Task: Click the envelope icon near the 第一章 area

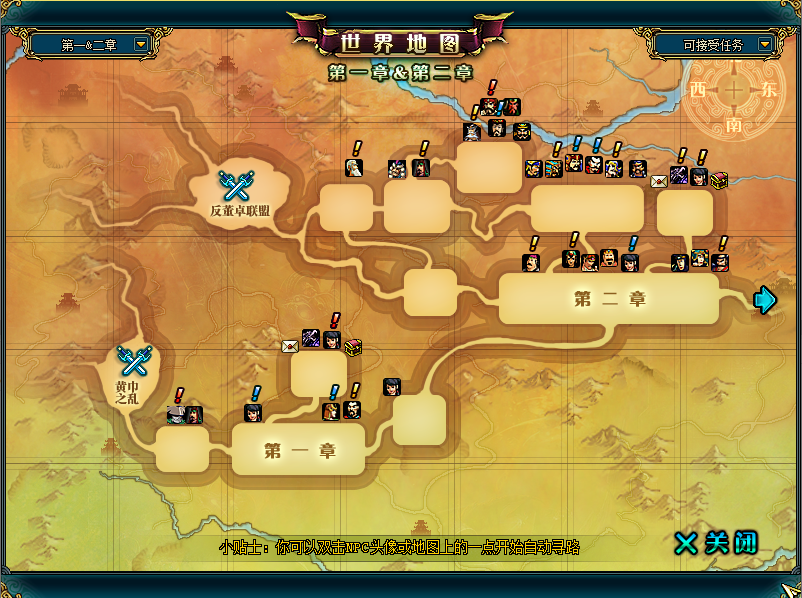Action: point(290,346)
